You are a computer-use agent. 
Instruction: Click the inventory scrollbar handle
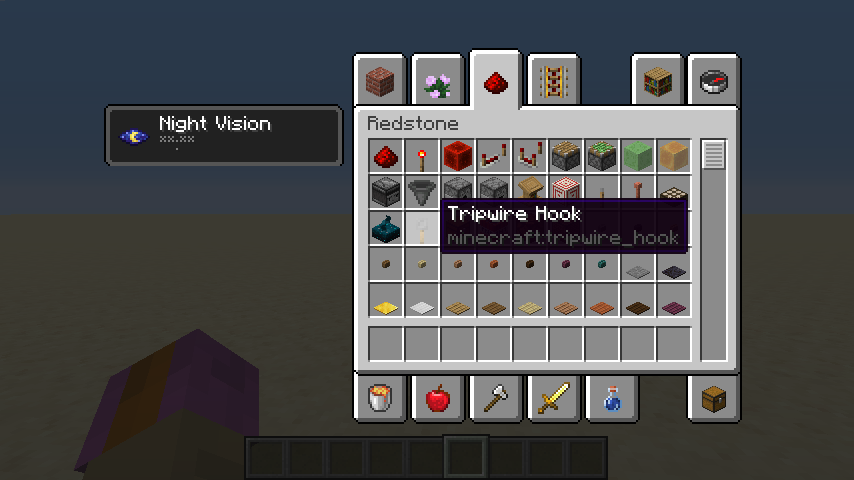pos(713,156)
